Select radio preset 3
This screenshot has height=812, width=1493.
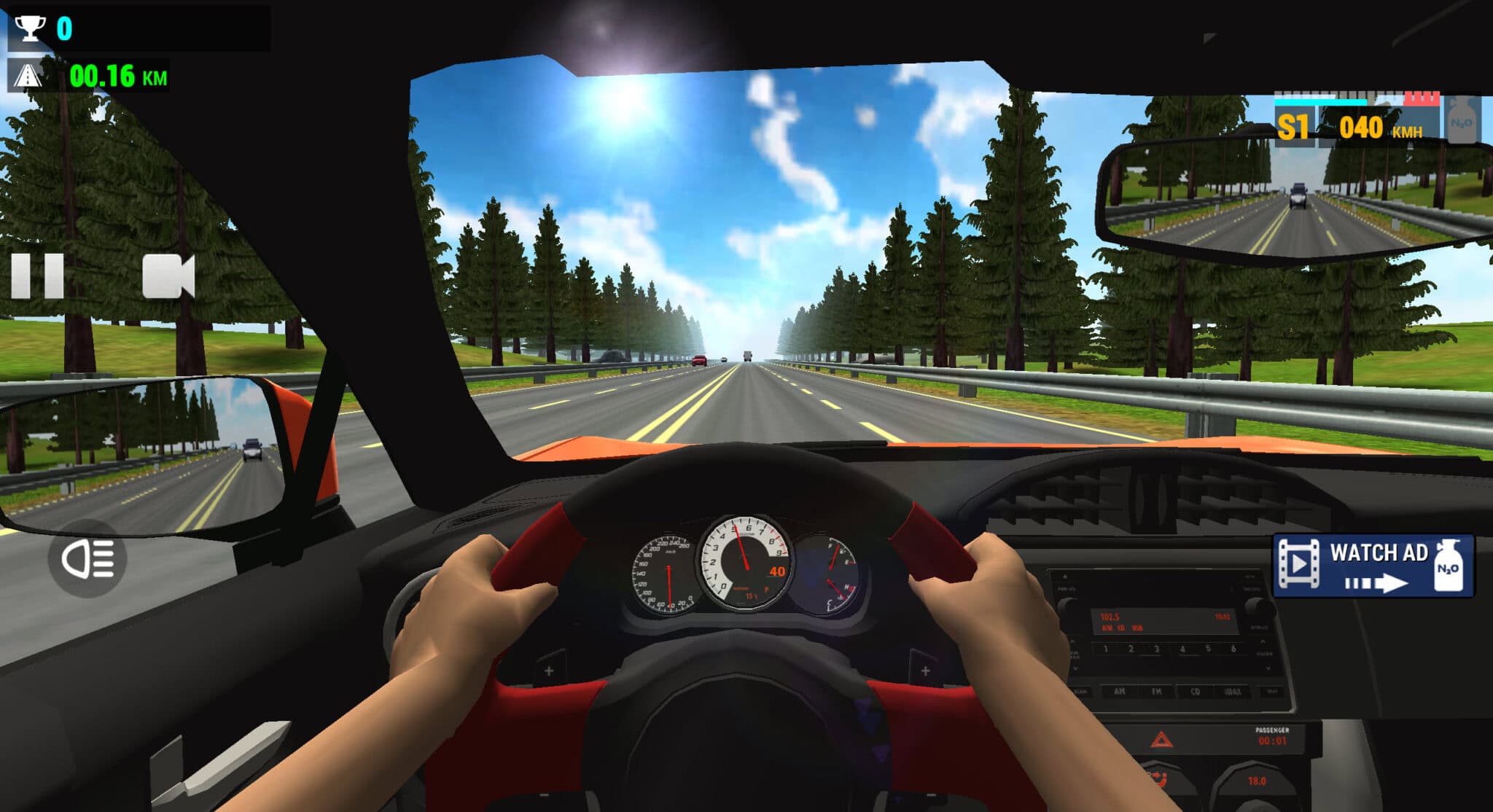(1156, 649)
